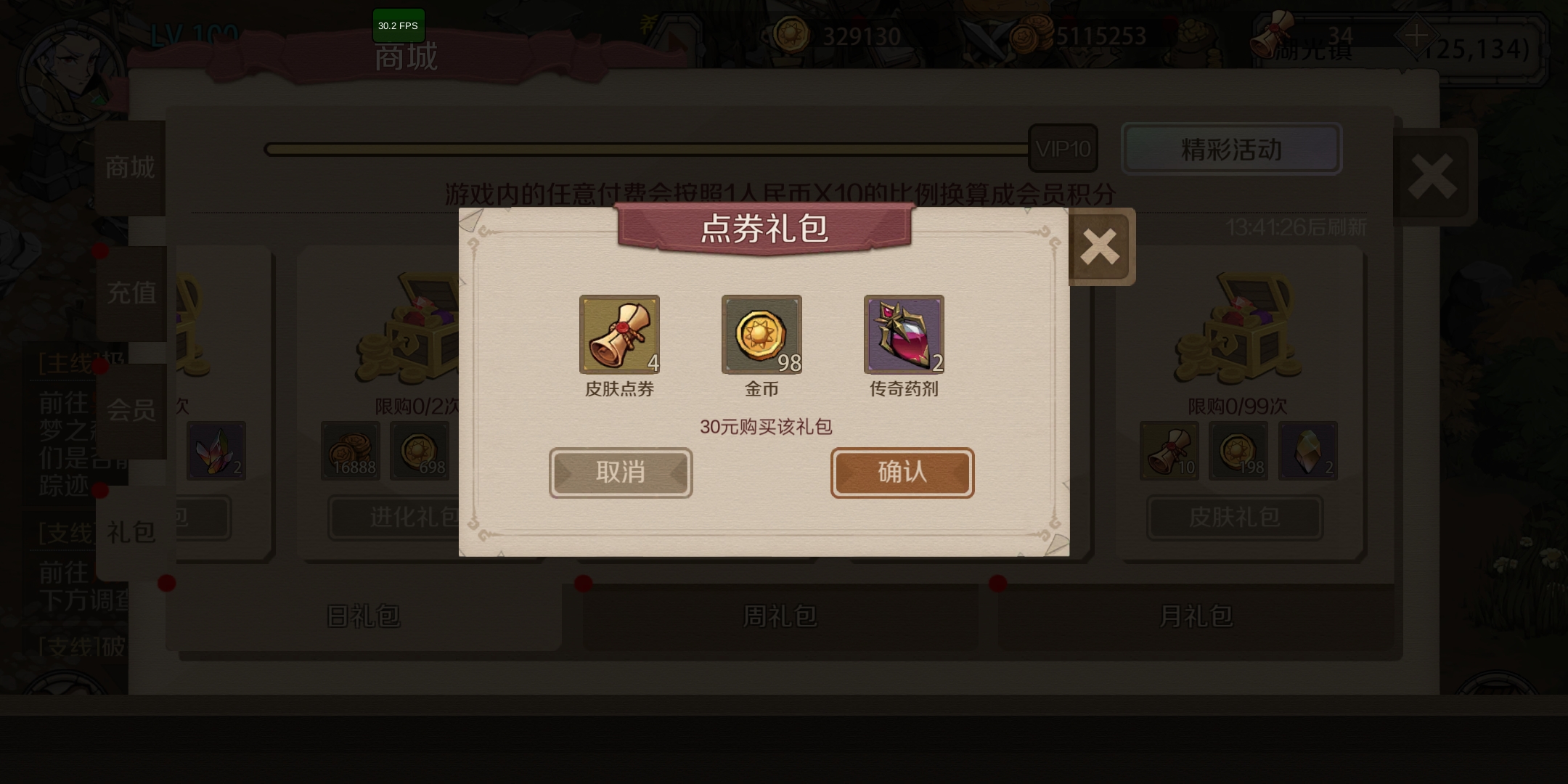Switch to the 周礼包 weekly pack tab

point(780,616)
